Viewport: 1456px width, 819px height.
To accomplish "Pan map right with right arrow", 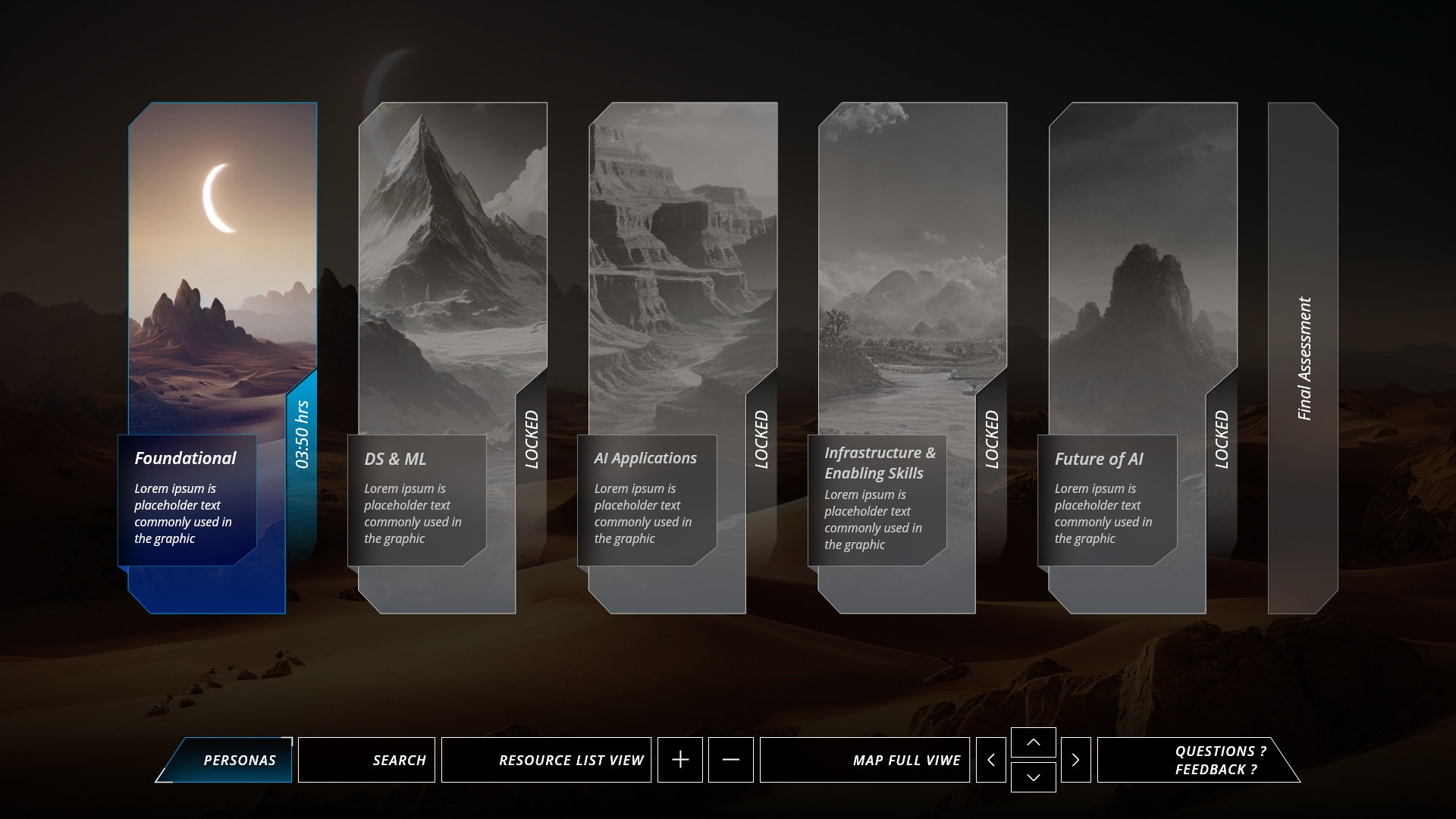I will tap(1075, 760).
